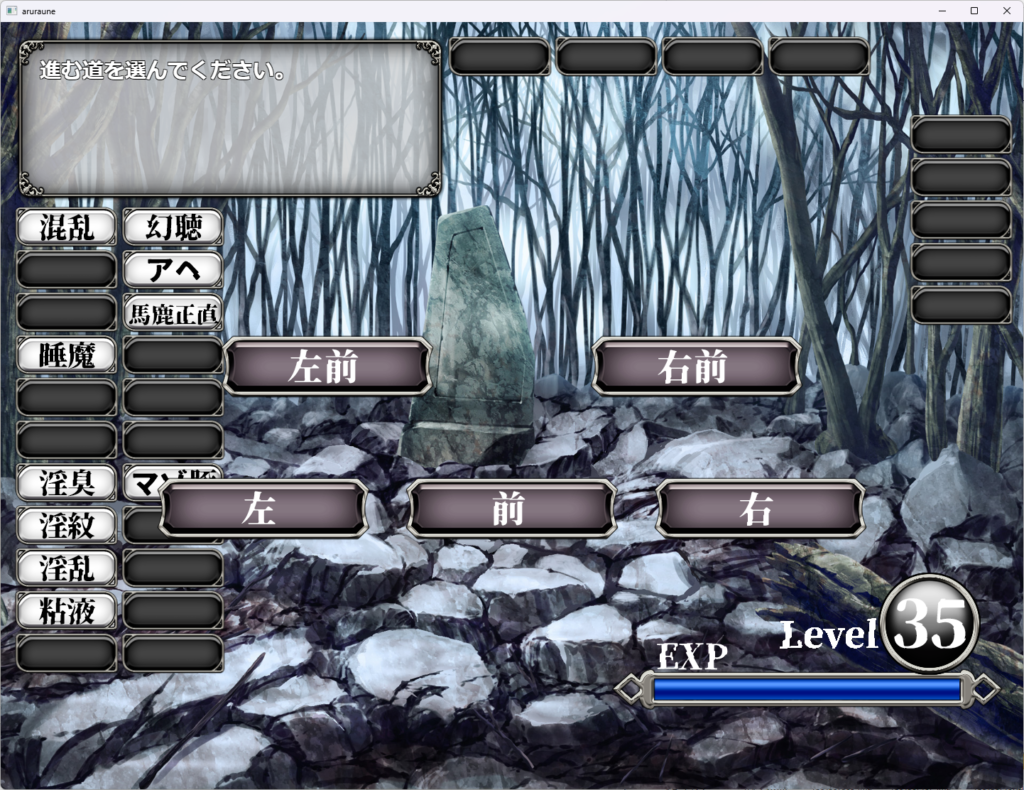Select the 幻聴 status label

click(x=173, y=227)
